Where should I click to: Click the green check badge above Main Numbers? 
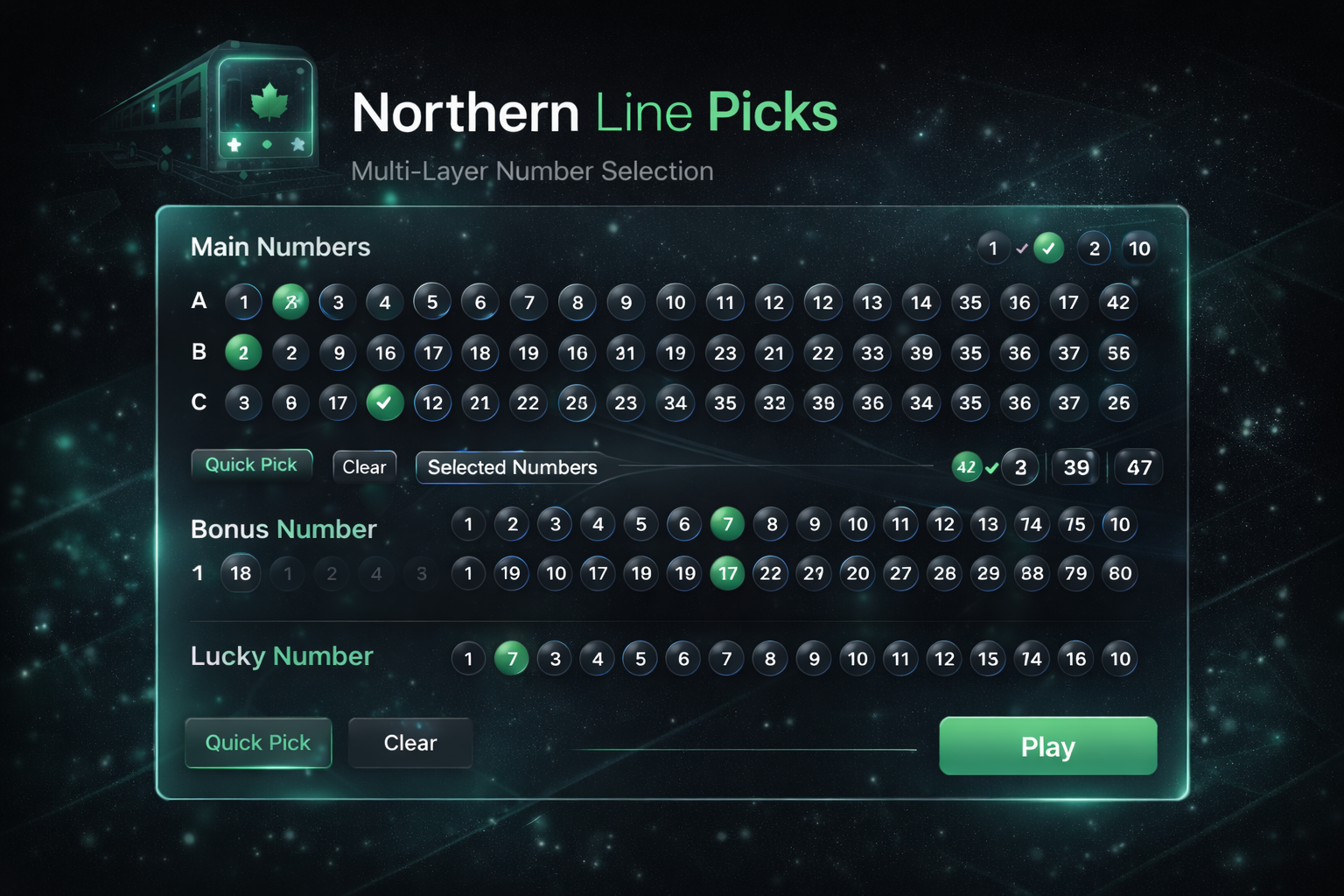pyautogui.click(x=1049, y=248)
